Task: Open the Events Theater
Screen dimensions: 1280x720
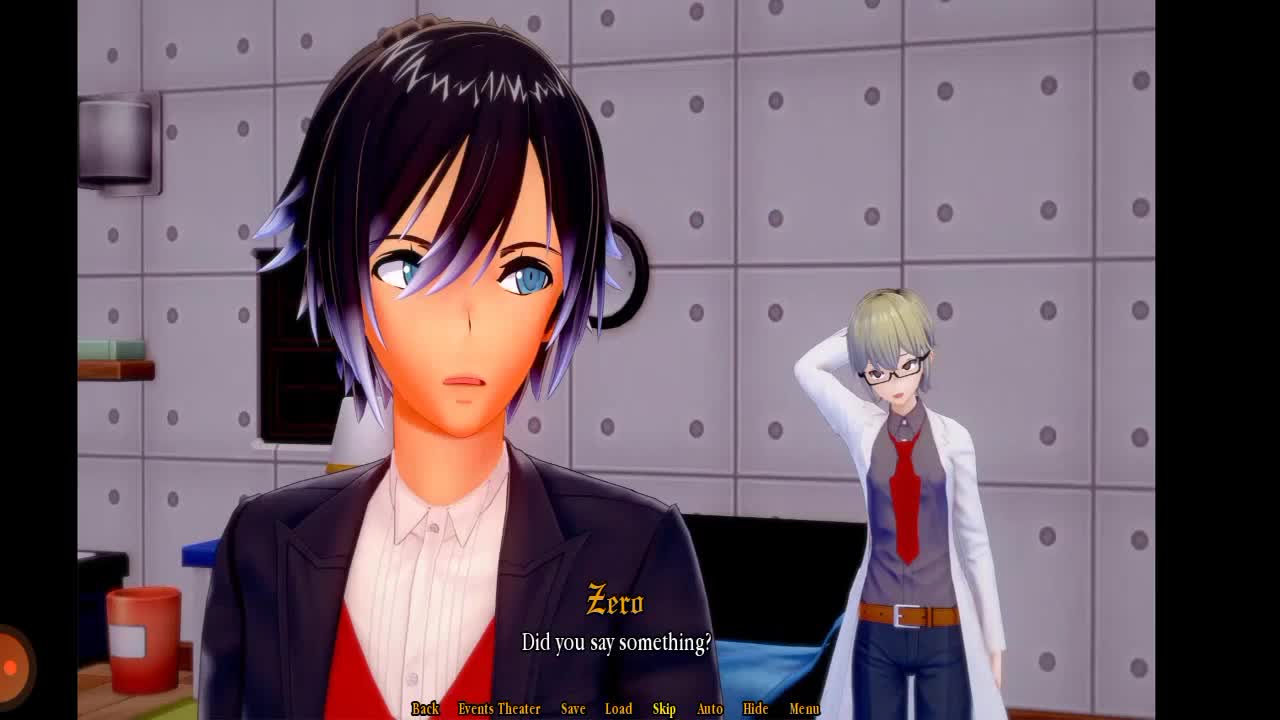Action: coord(499,709)
